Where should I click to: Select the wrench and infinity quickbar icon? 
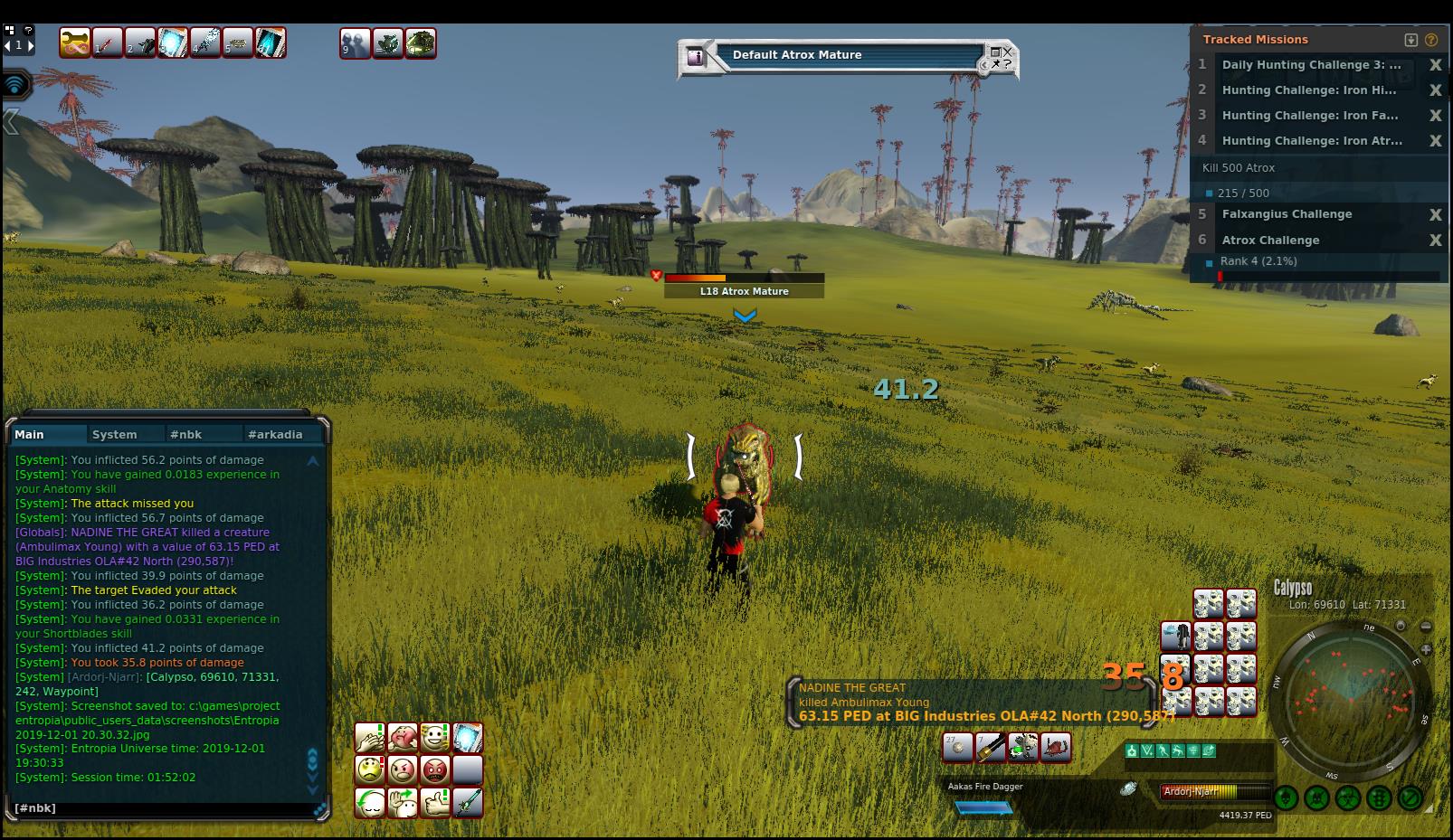tap(75, 42)
